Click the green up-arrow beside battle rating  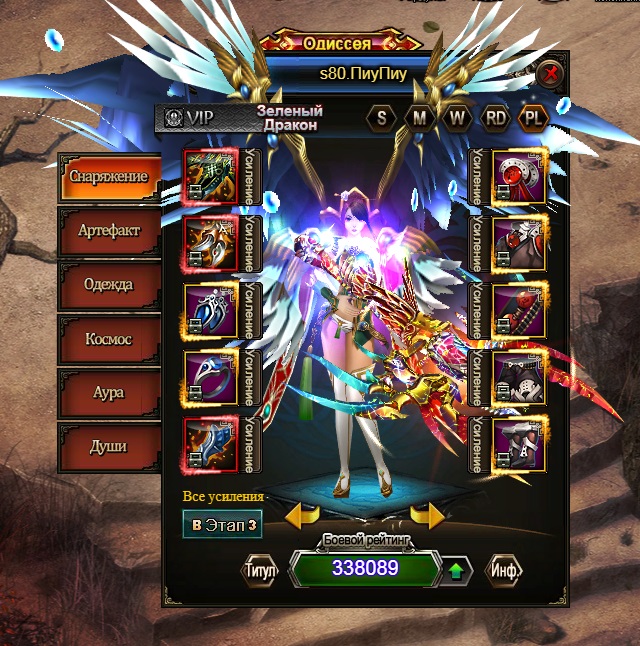(456, 571)
